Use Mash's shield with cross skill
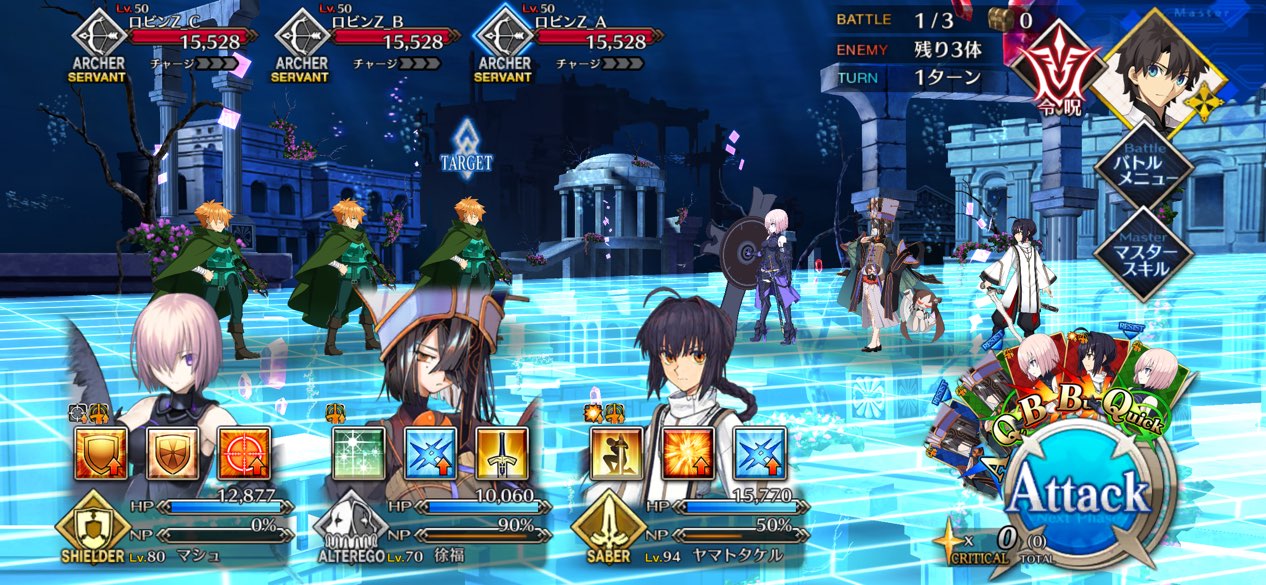This screenshot has height=585, width=1266. point(173,454)
